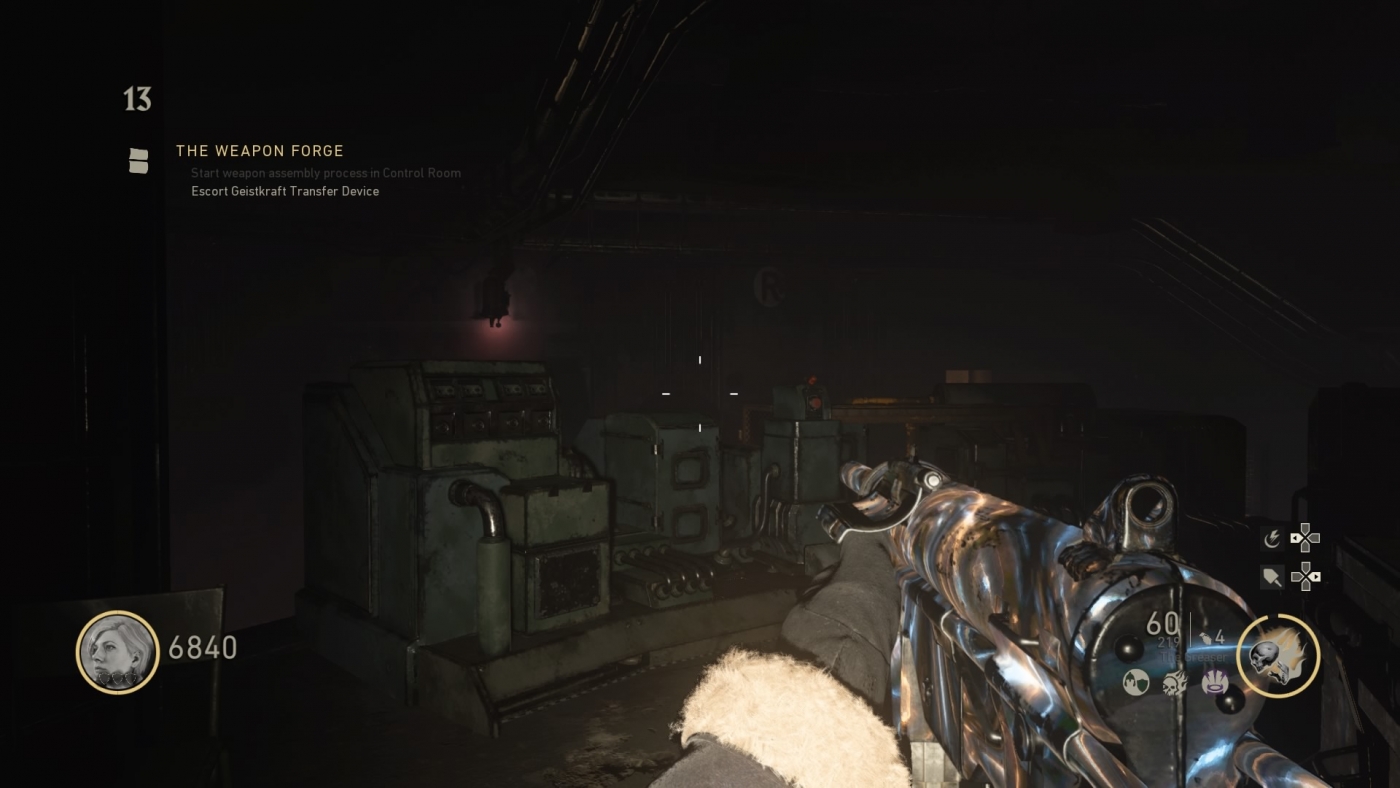This screenshot has width=1400, height=788.
Task: Select the purple crown perk icon
Action: [x=1213, y=683]
